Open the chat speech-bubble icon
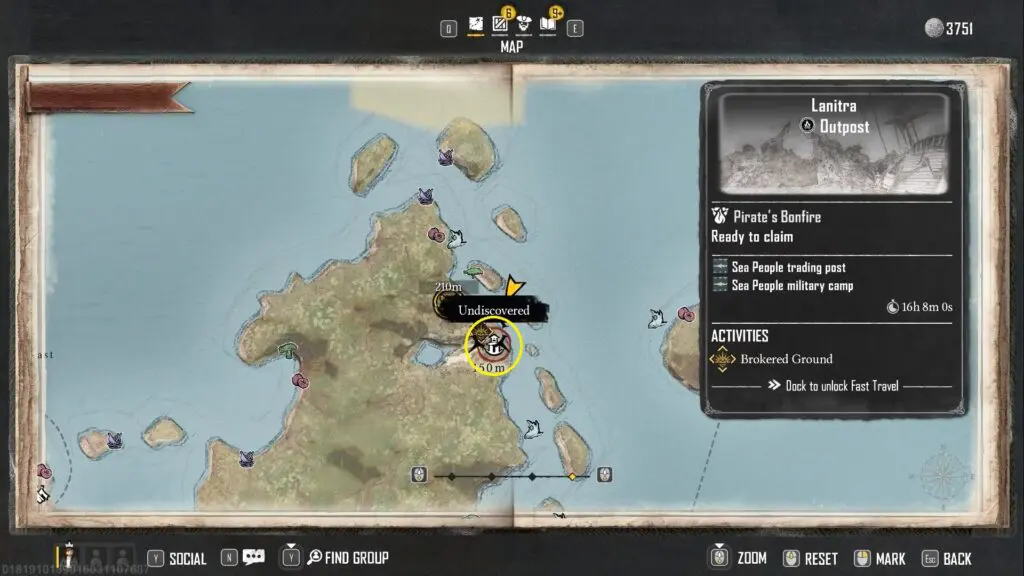 tap(253, 558)
